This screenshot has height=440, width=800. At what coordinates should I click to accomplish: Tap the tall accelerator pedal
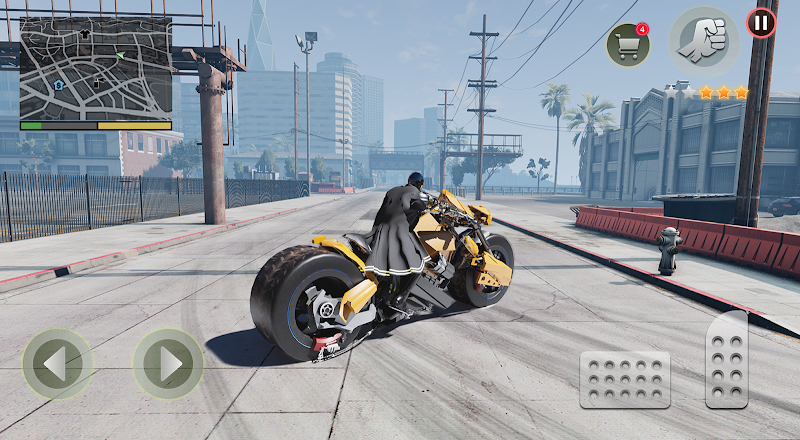[x=727, y=360]
